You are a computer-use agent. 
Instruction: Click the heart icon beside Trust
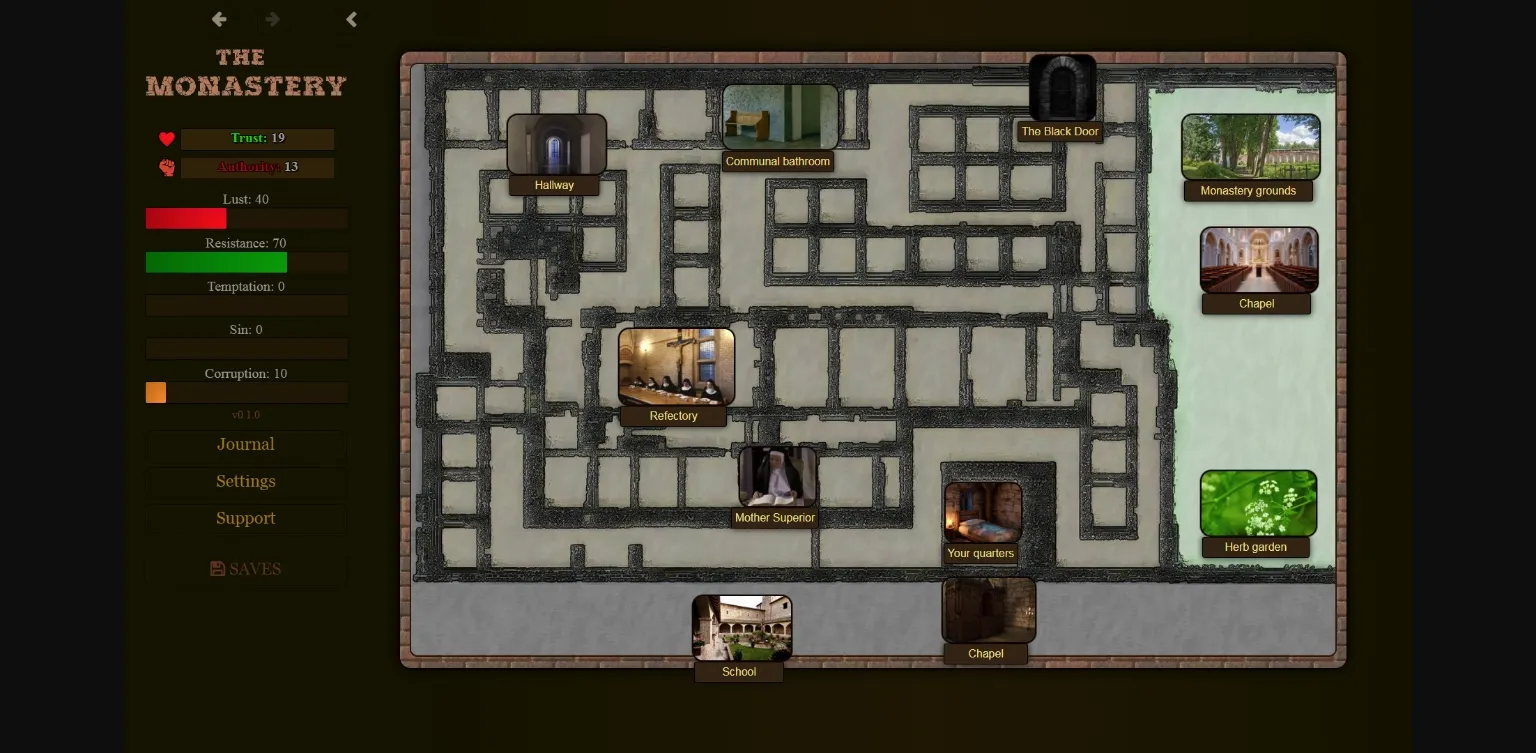[166, 139]
